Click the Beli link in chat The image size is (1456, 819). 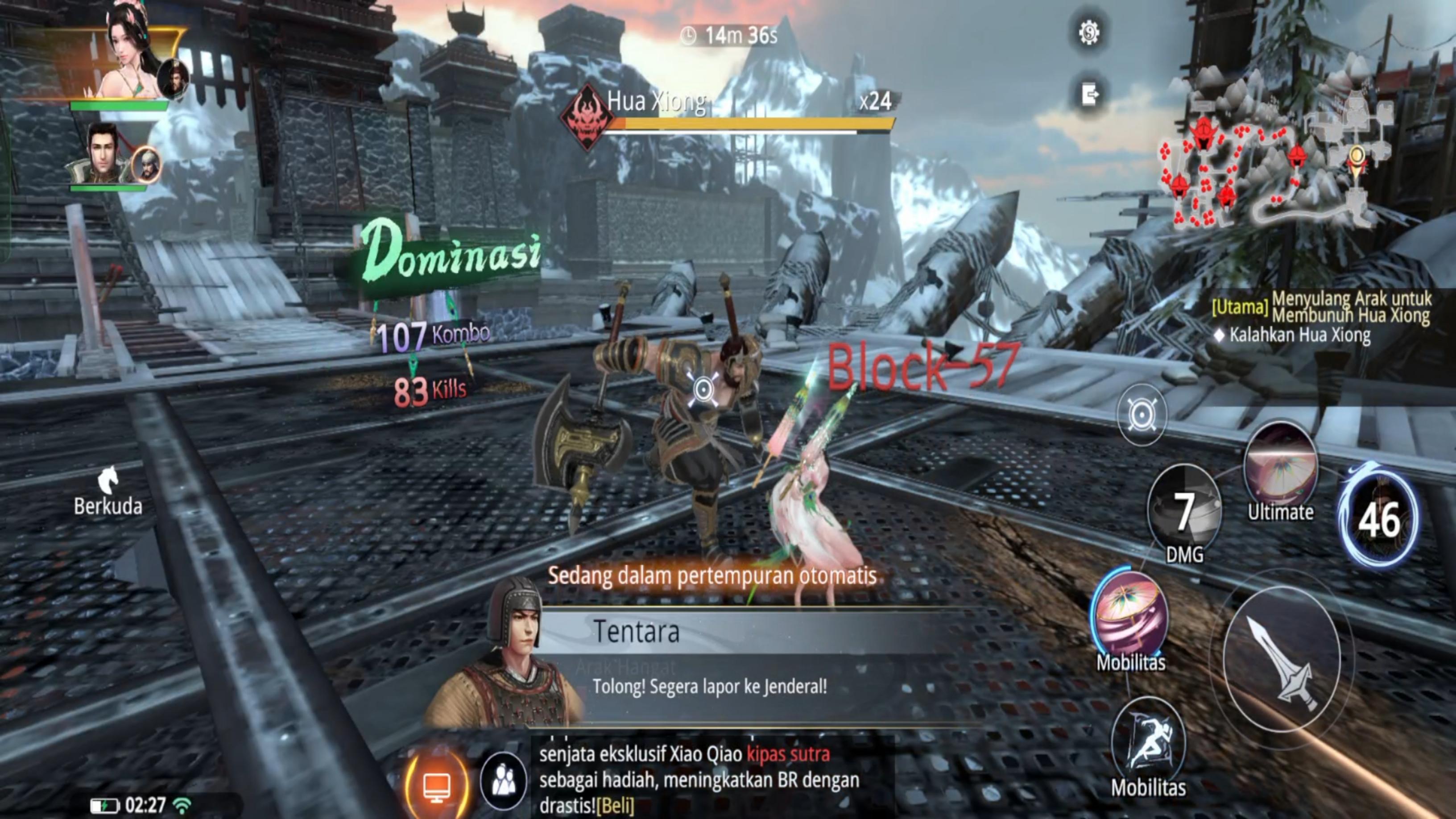point(615,805)
